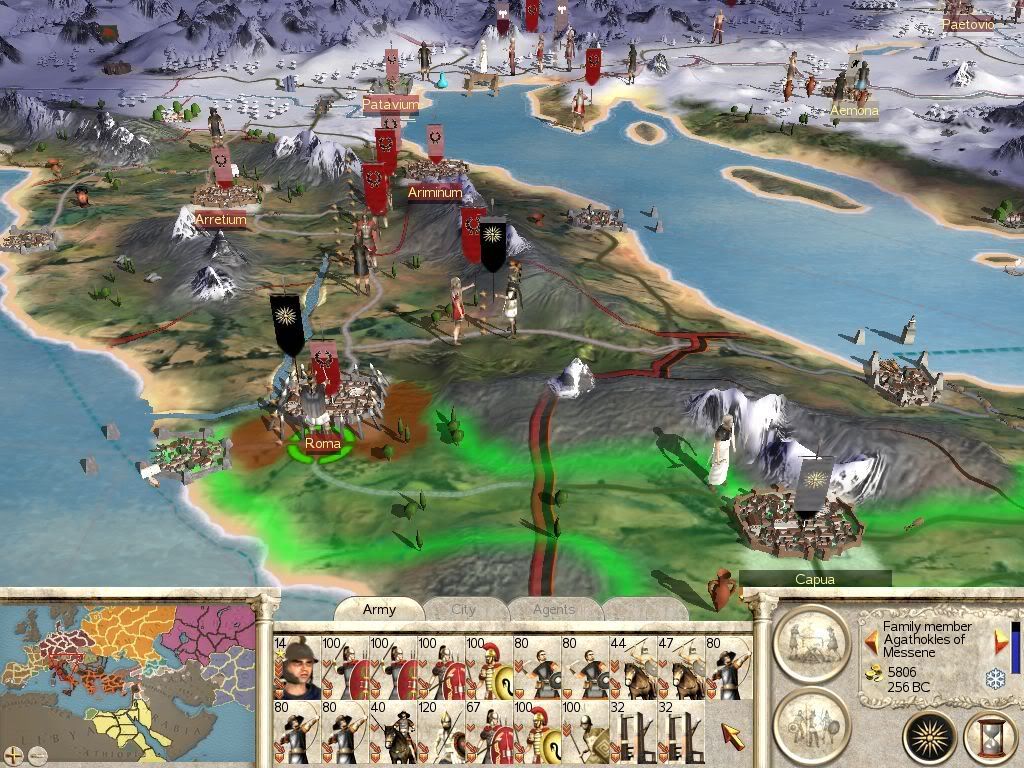Choose the 40-man horseman unit card
1024x768 pixels.
(x=393, y=733)
